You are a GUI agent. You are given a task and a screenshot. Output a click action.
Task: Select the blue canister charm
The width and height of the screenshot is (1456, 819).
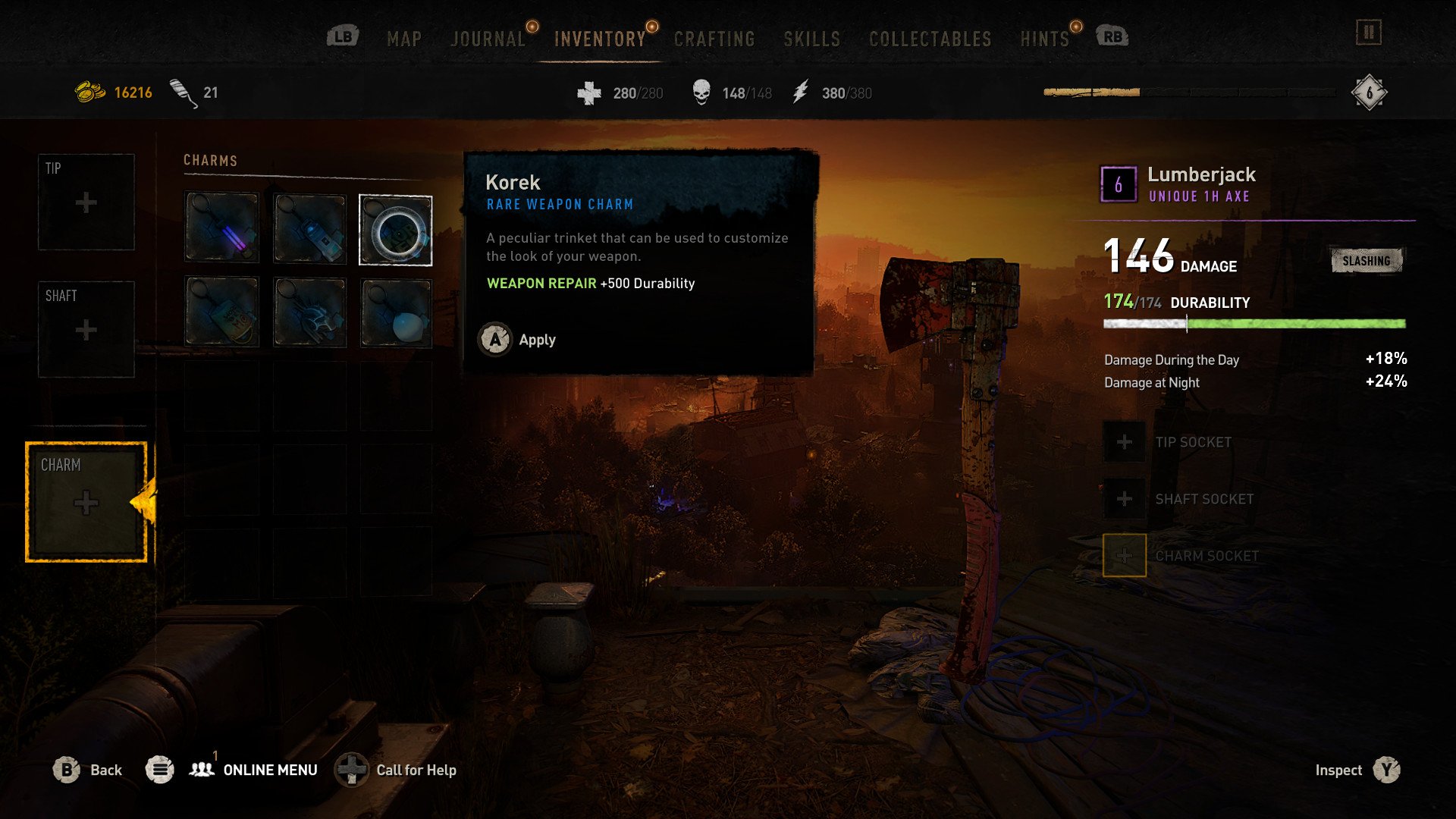pos(309,227)
